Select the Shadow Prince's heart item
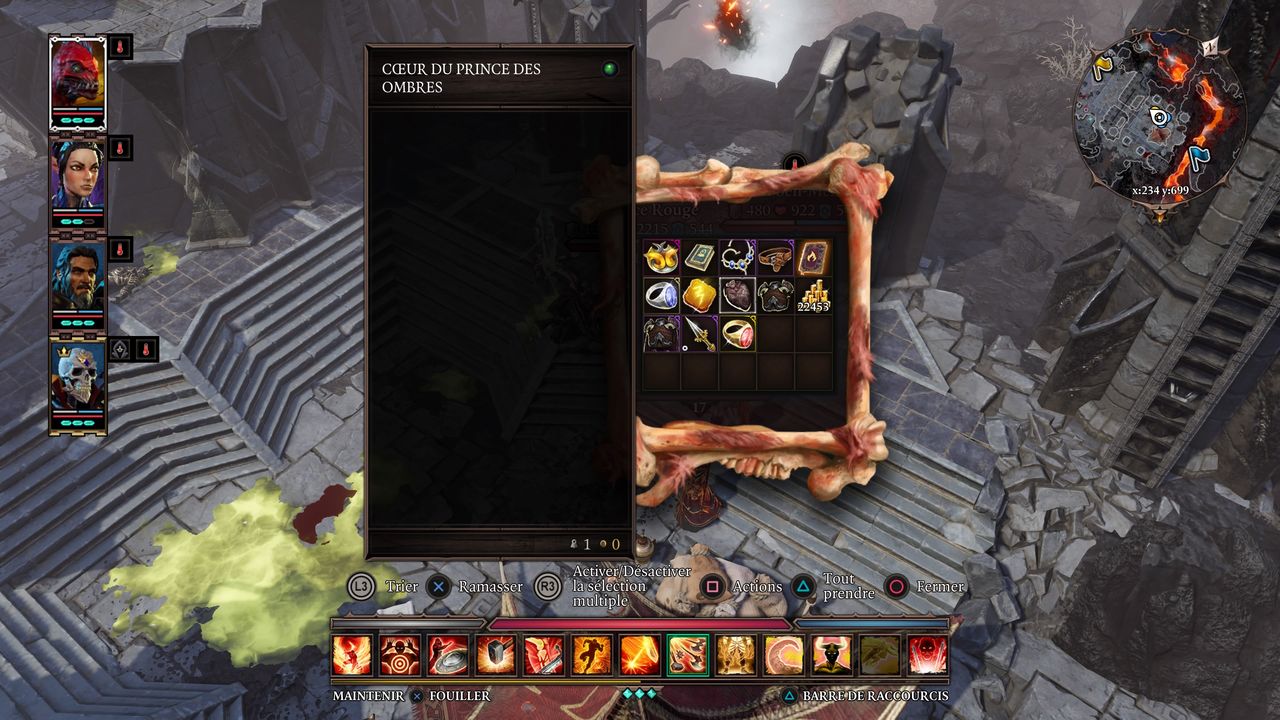Image resolution: width=1280 pixels, height=720 pixels. click(x=737, y=296)
